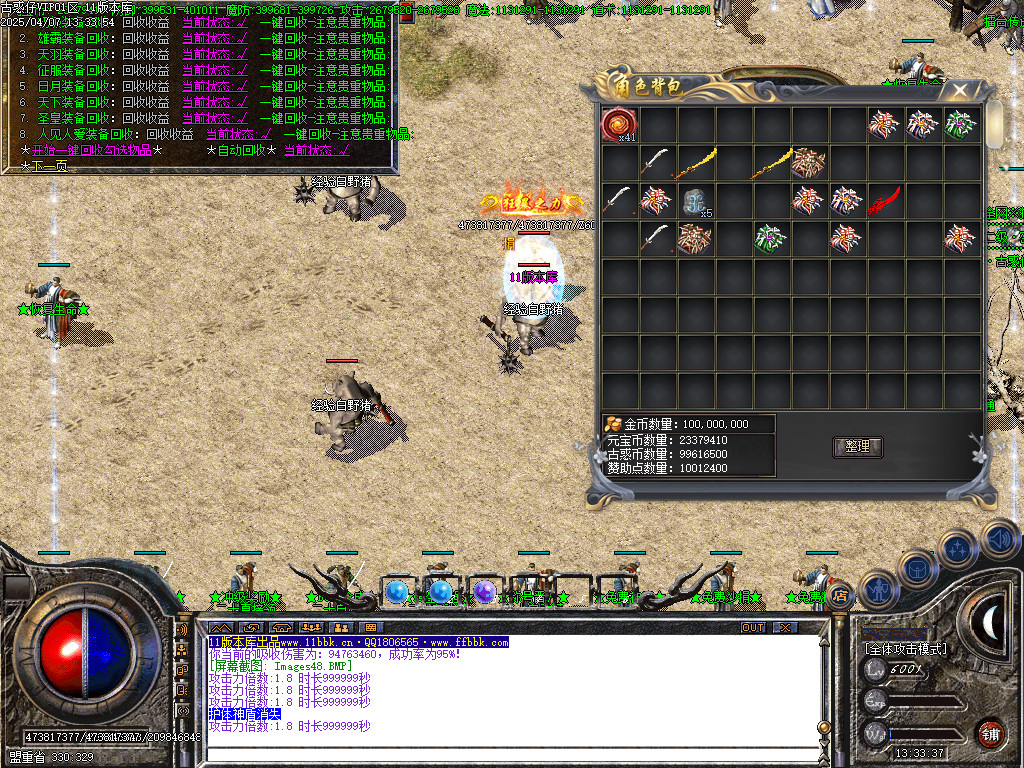
Task: Open the 铺 shop button
Action: [991, 732]
